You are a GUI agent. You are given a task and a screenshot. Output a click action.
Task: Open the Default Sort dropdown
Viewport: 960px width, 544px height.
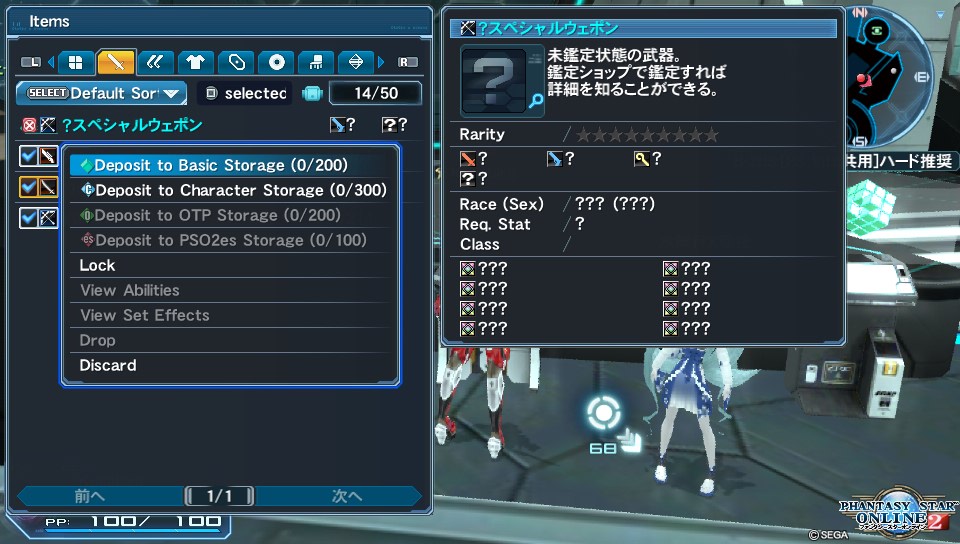[x=102, y=93]
